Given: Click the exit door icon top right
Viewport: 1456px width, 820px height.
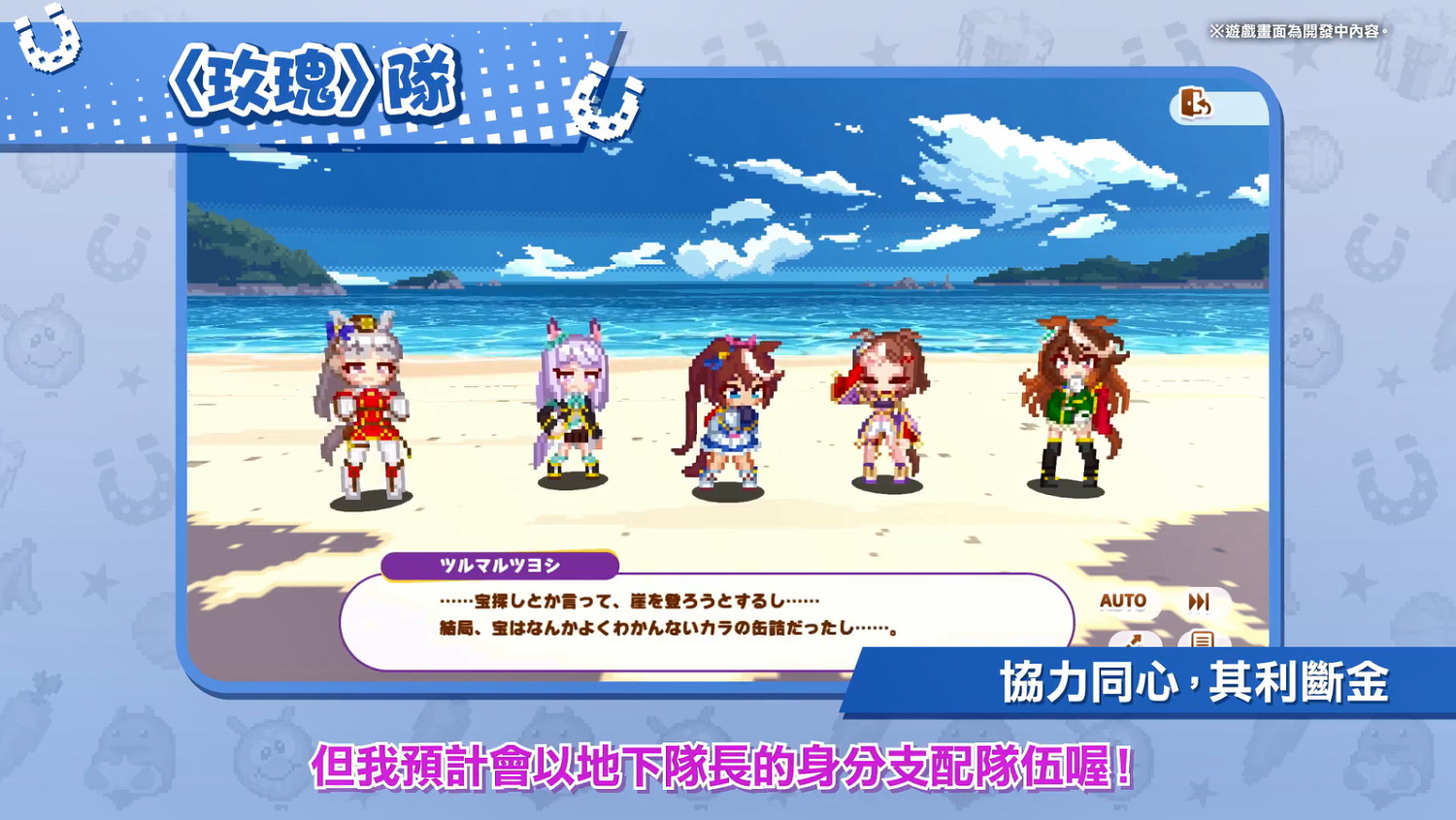Looking at the screenshot, I should (1197, 101).
